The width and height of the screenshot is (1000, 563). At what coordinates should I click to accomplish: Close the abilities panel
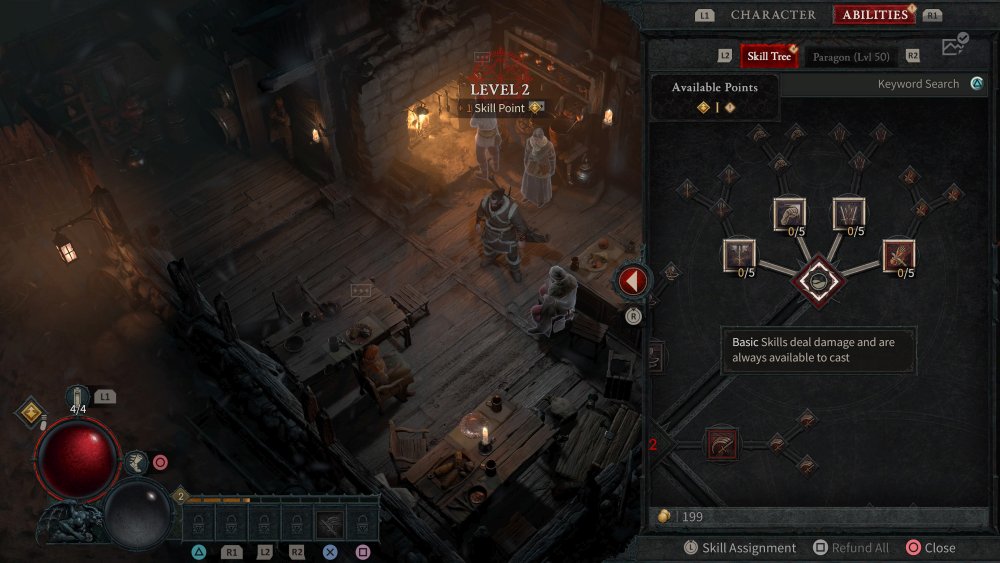click(931, 548)
